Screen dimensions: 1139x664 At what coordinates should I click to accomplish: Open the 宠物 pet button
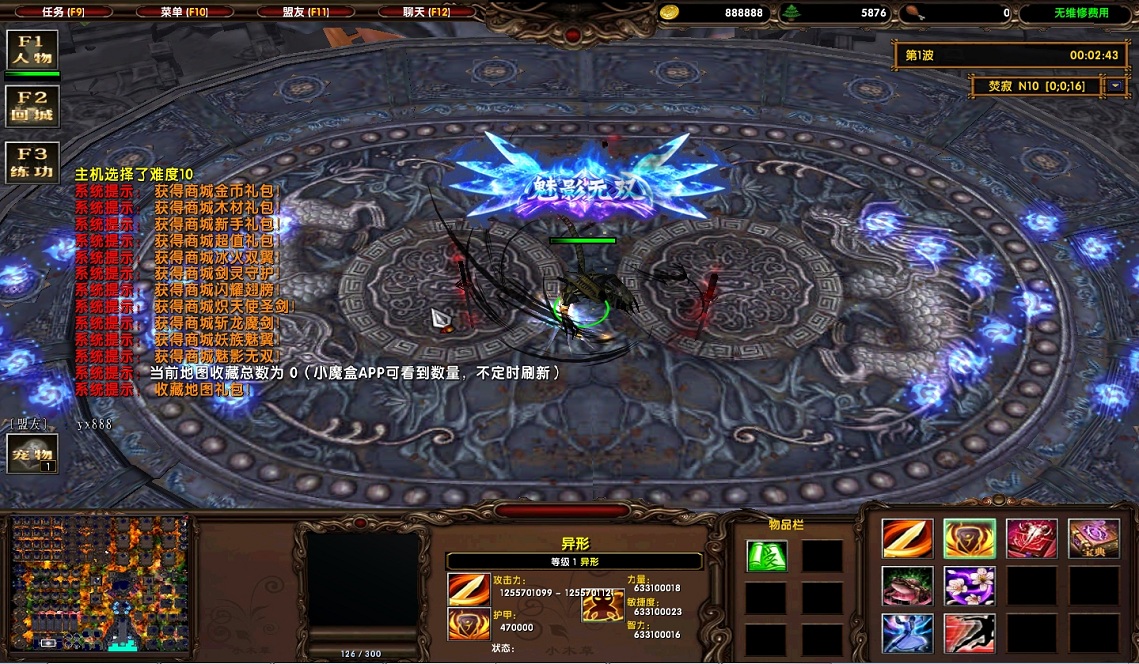click(32, 454)
